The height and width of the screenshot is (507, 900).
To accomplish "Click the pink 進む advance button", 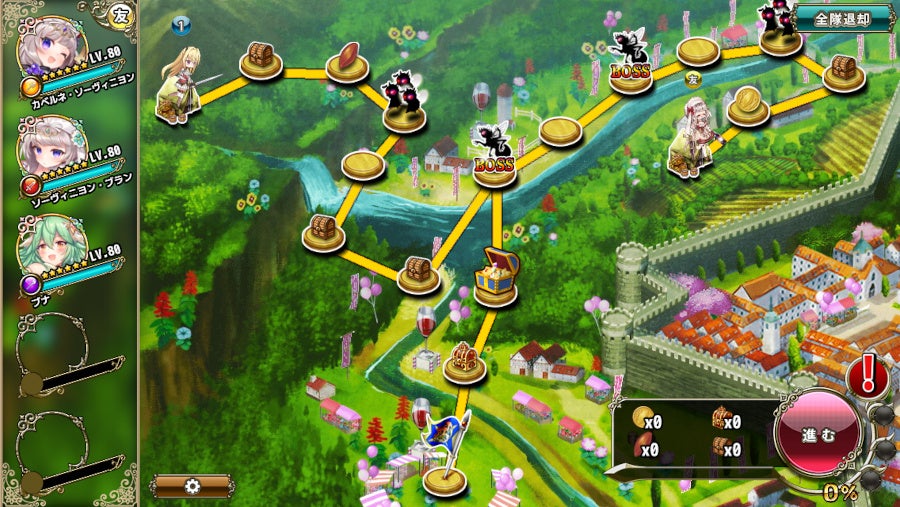I will [818, 434].
